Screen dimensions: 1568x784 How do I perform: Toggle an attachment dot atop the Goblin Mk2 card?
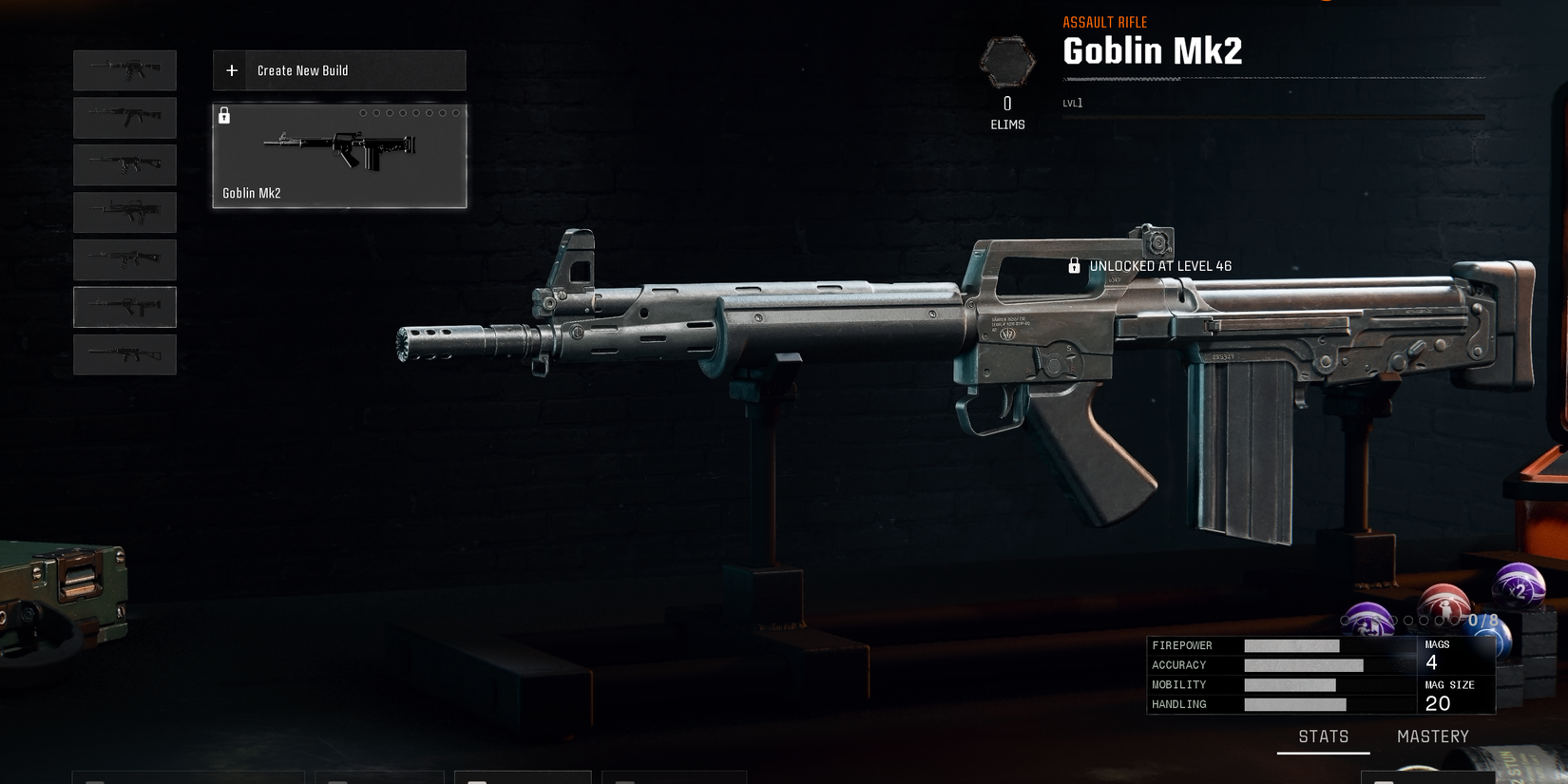click(x=366, y=112)
